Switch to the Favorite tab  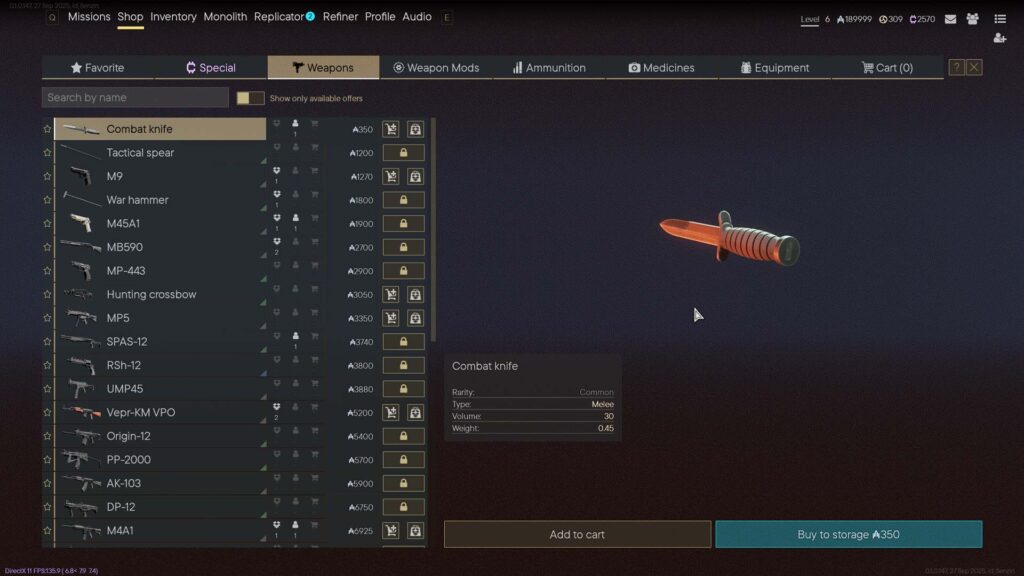[98, 68]
